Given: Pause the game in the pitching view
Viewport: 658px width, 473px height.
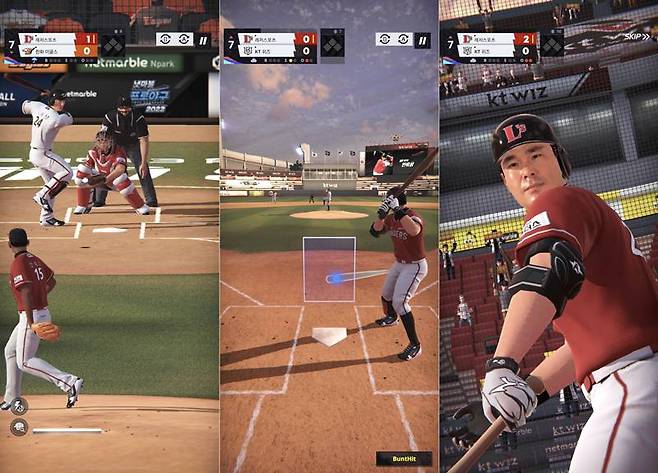Looking at the screenshot, I should (x=204, y=39).
